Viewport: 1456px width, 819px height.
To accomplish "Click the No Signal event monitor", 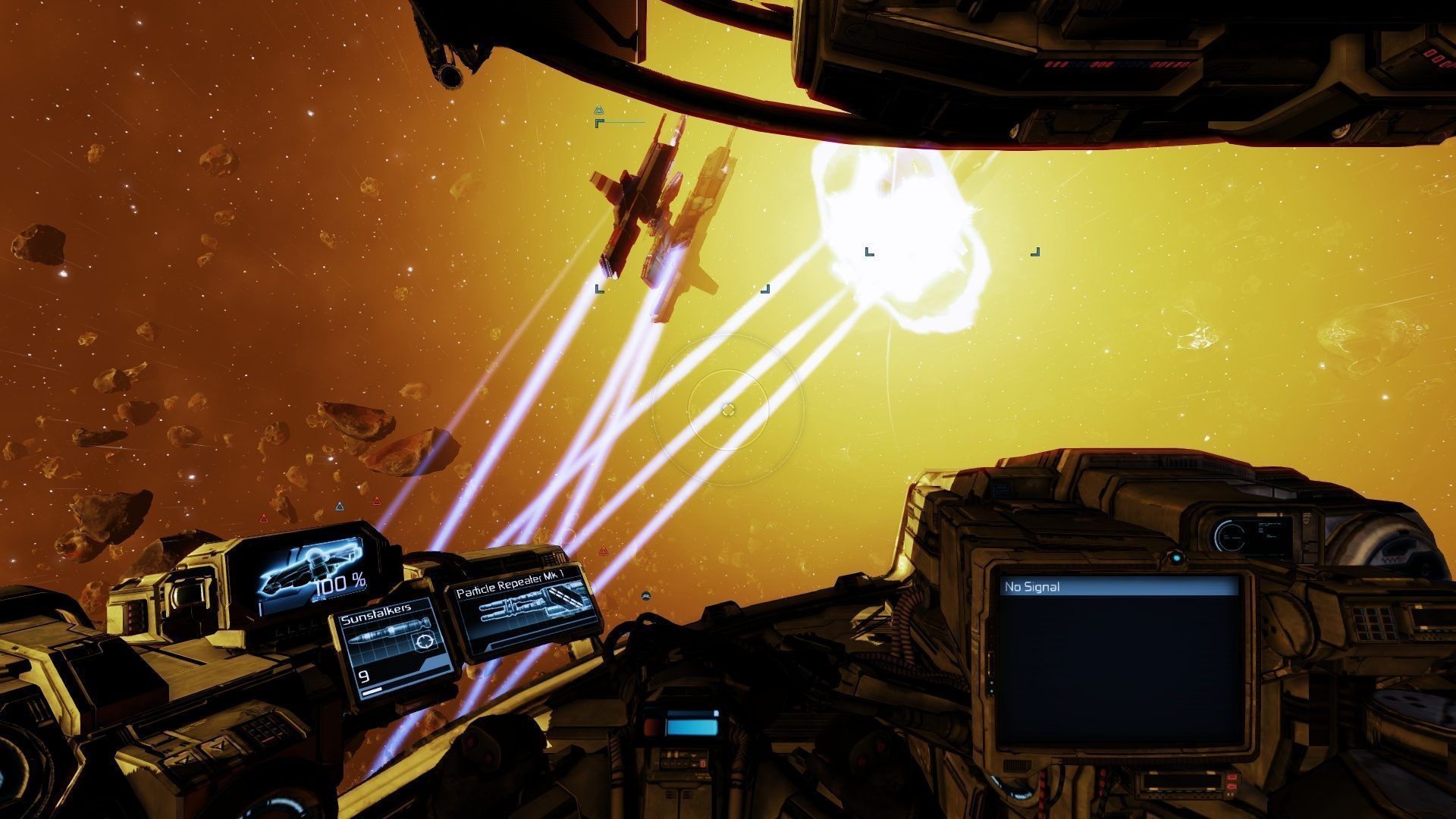I will coord(1119,660).
